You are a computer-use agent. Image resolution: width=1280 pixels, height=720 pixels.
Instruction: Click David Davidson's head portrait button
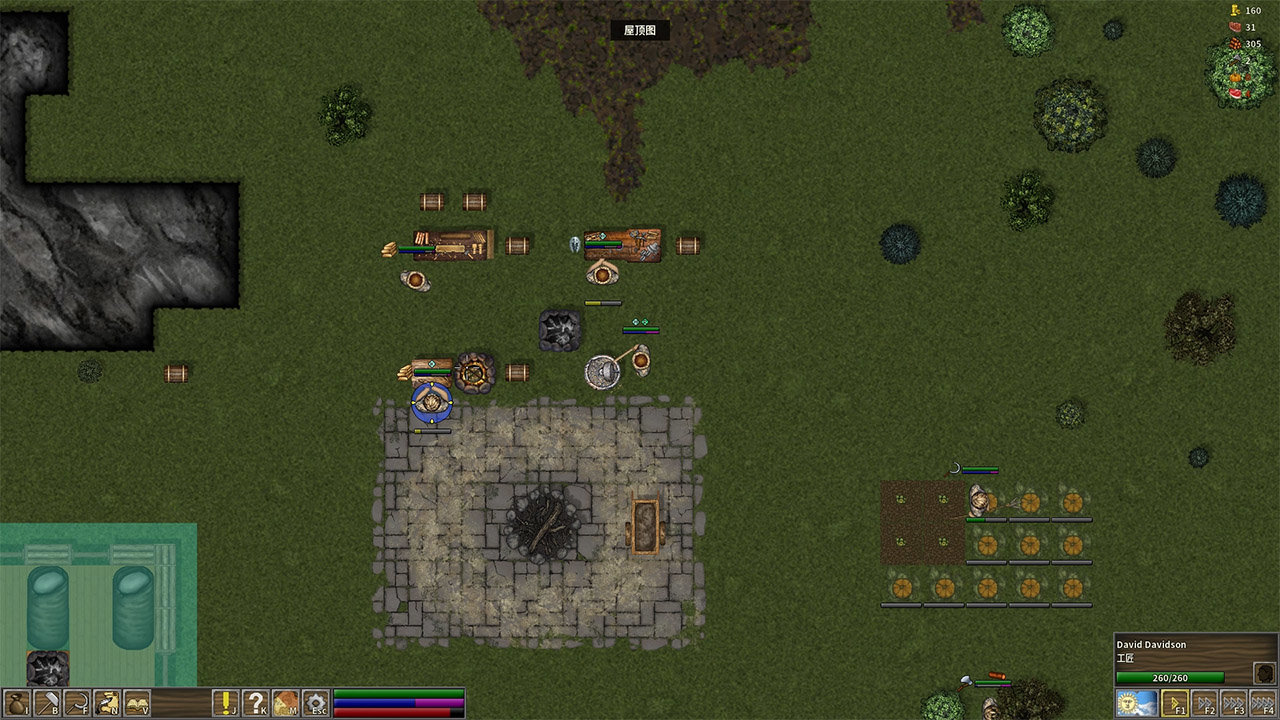tap(1264, 673)
